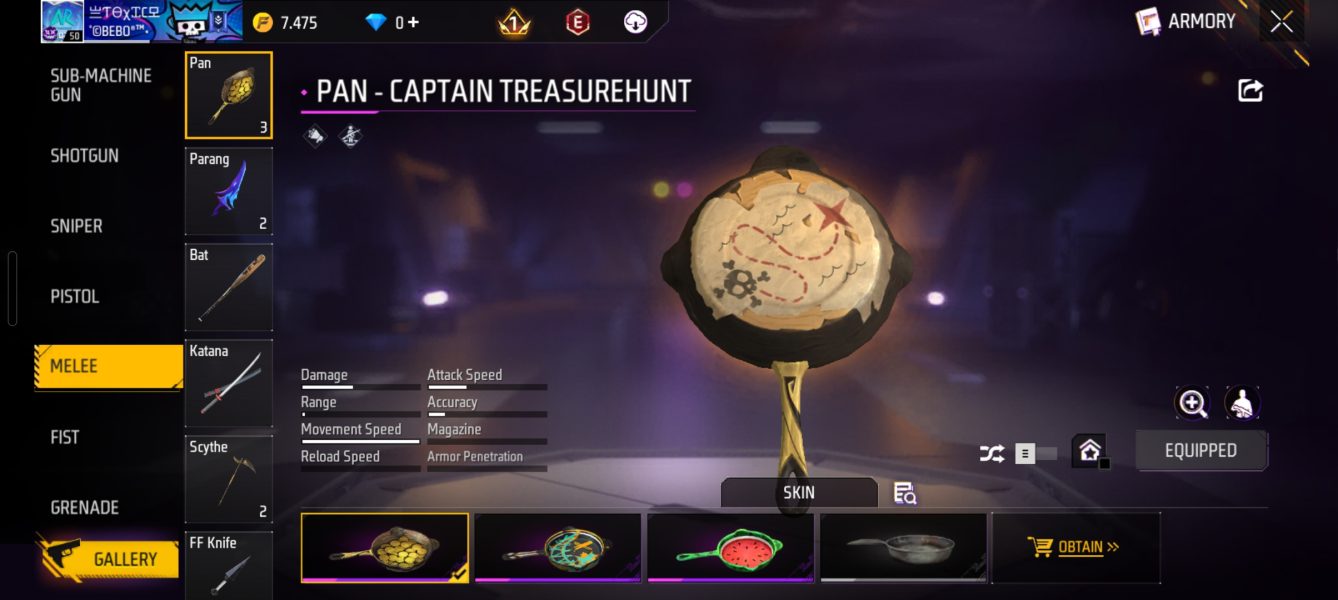Add diamonds using the plus button

point(413,22)
